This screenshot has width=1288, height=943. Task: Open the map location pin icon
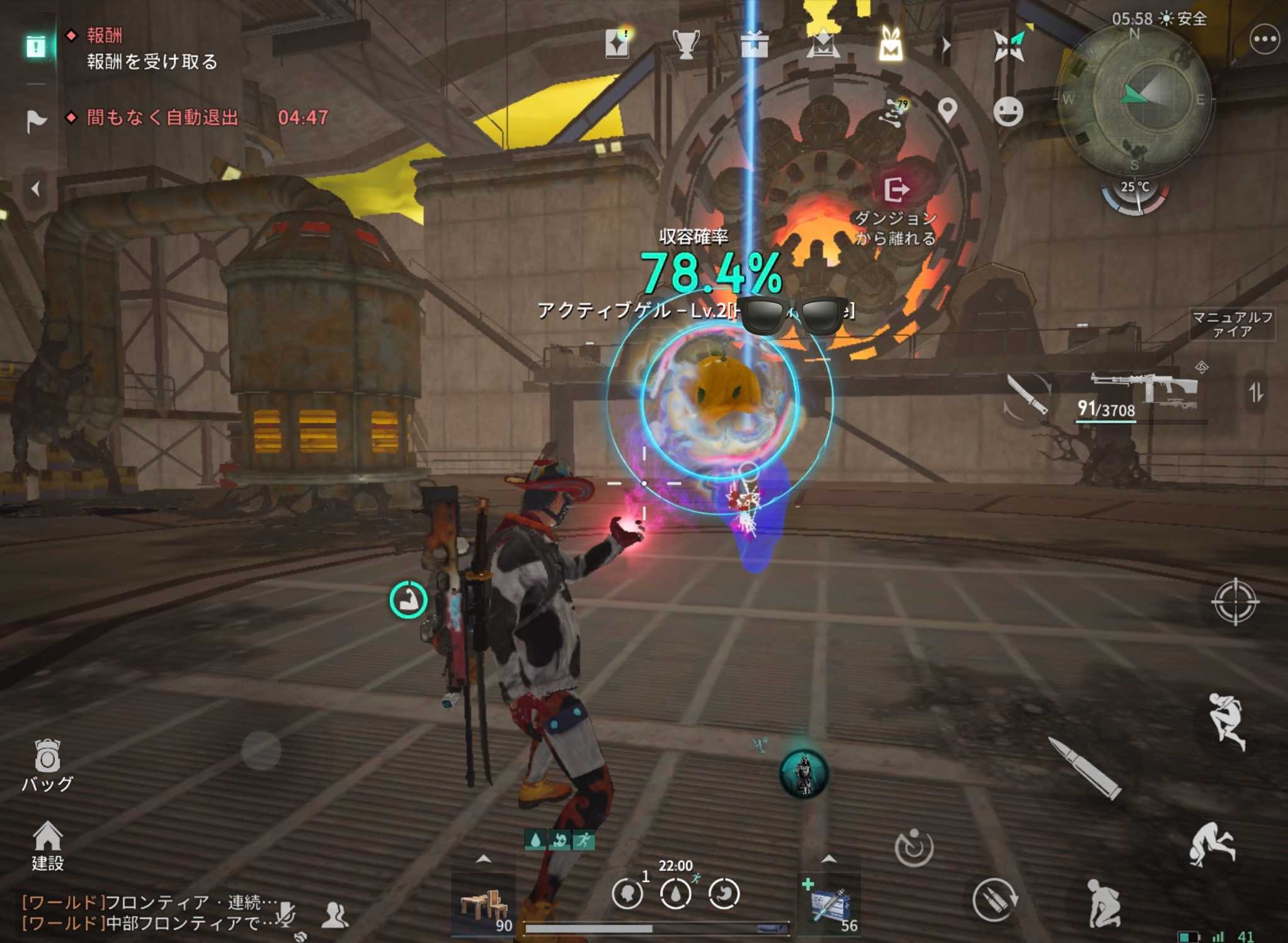947,110
